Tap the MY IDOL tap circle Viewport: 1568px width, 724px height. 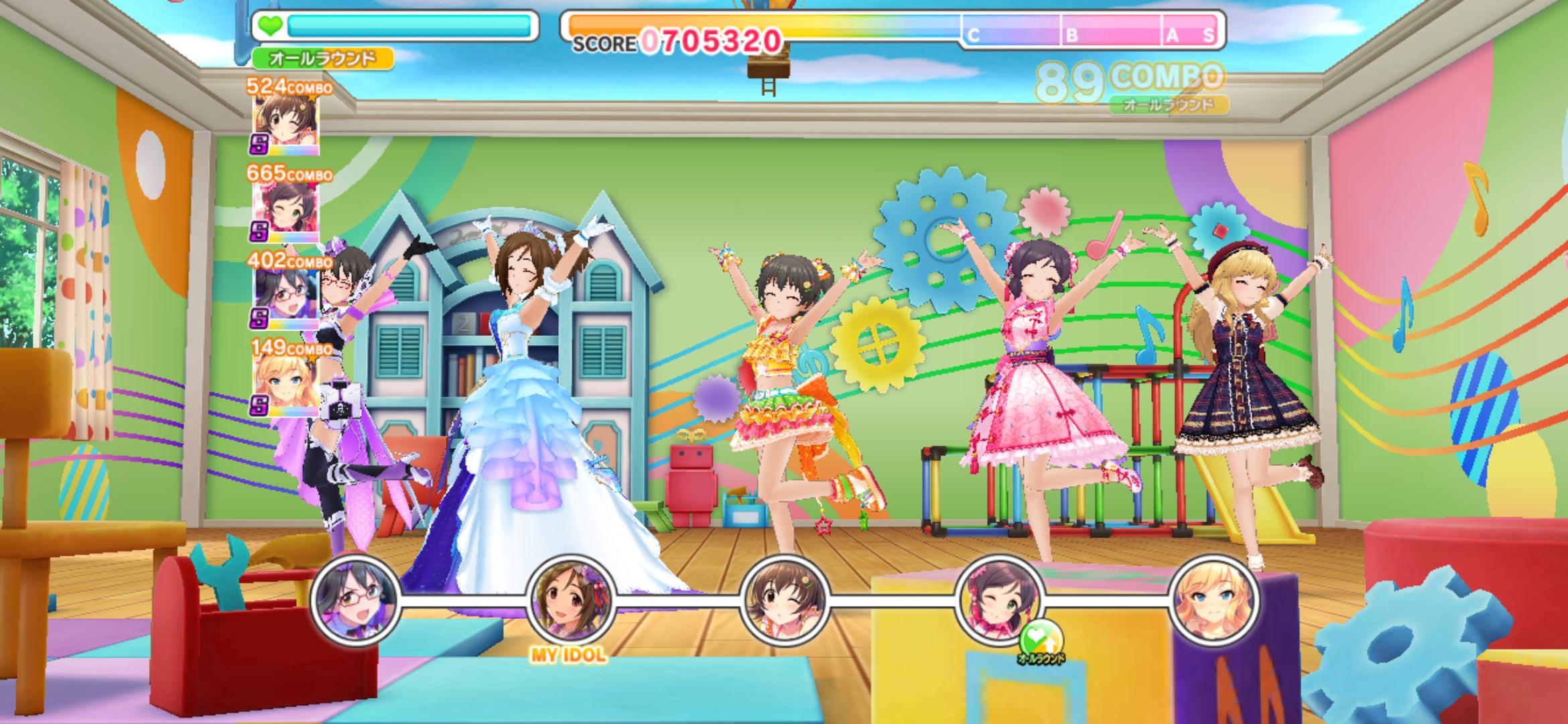[570, 599]
